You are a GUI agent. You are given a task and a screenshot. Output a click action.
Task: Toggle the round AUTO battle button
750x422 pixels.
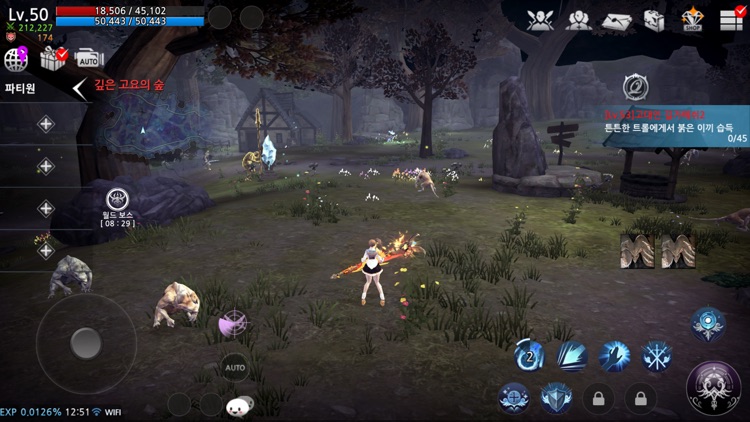(235, 367)
